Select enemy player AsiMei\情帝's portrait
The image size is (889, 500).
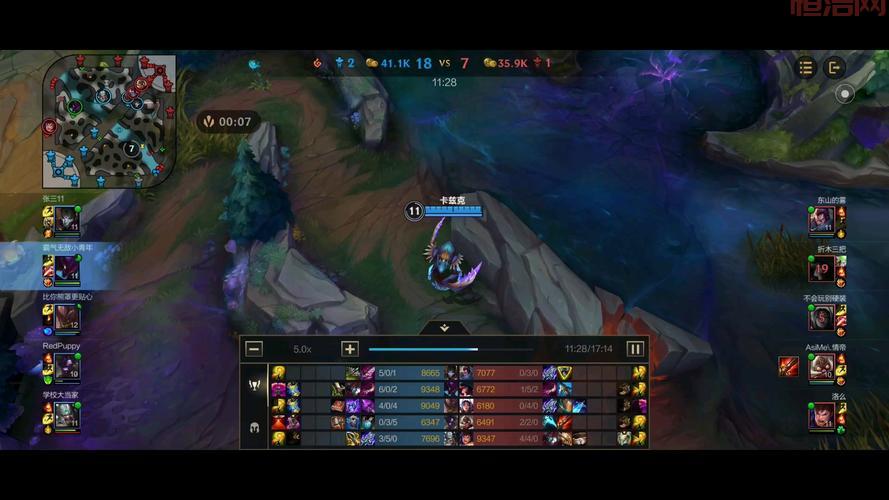(x=822, y=367)
